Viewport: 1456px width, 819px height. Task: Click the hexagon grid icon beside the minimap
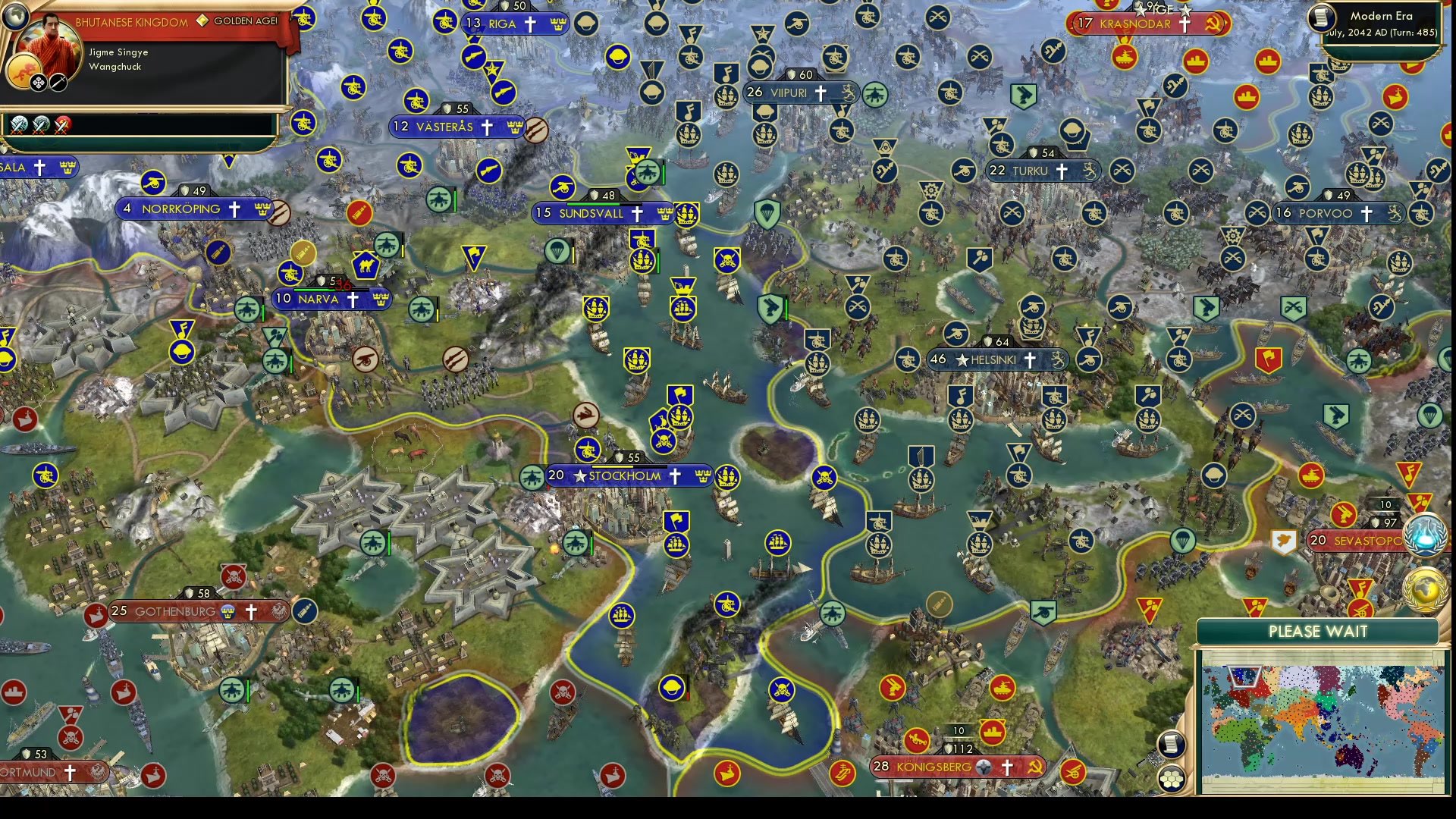click(x=1172, y=778)
